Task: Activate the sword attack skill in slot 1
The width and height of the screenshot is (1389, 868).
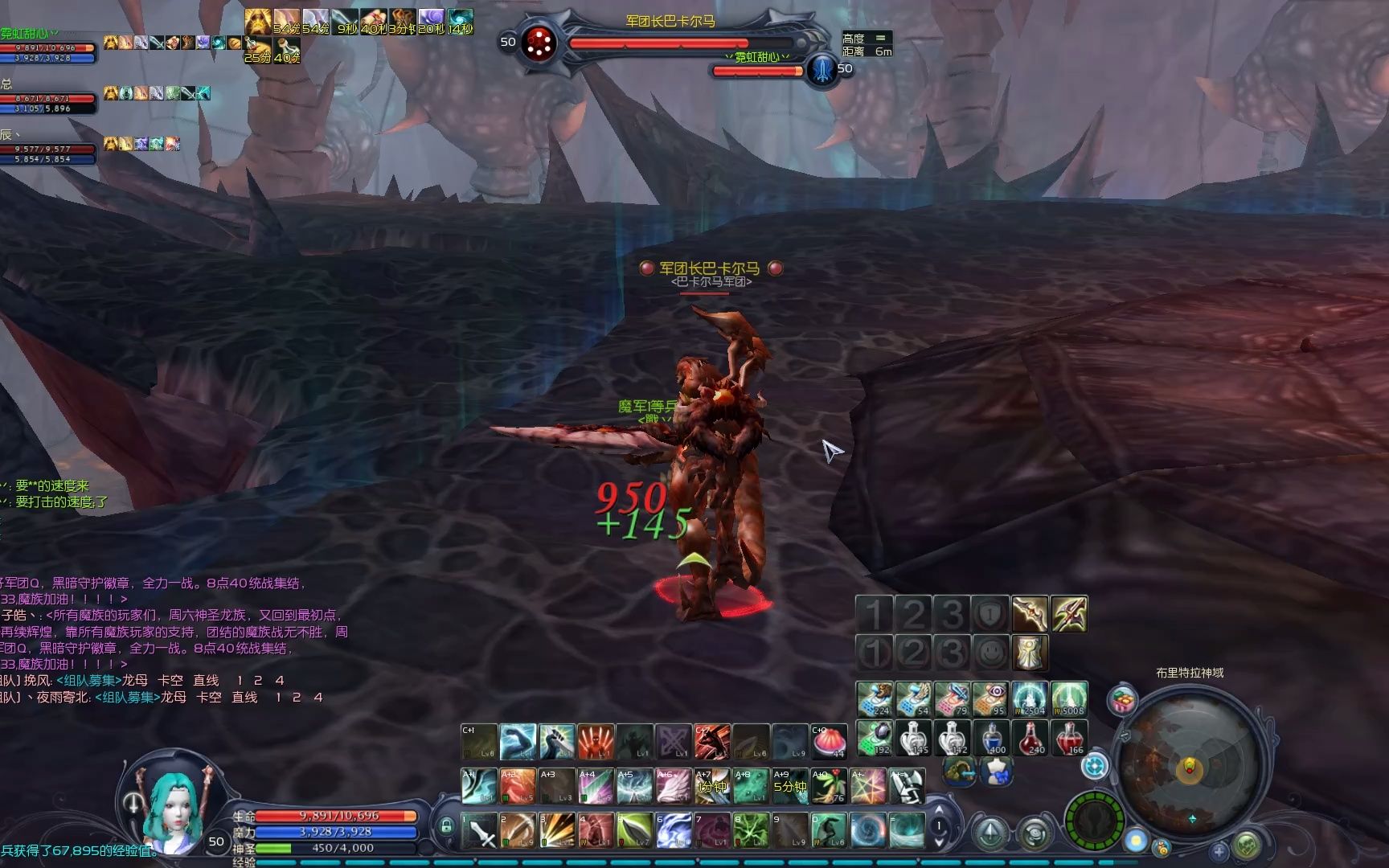Action: click(x=481, y=831)
